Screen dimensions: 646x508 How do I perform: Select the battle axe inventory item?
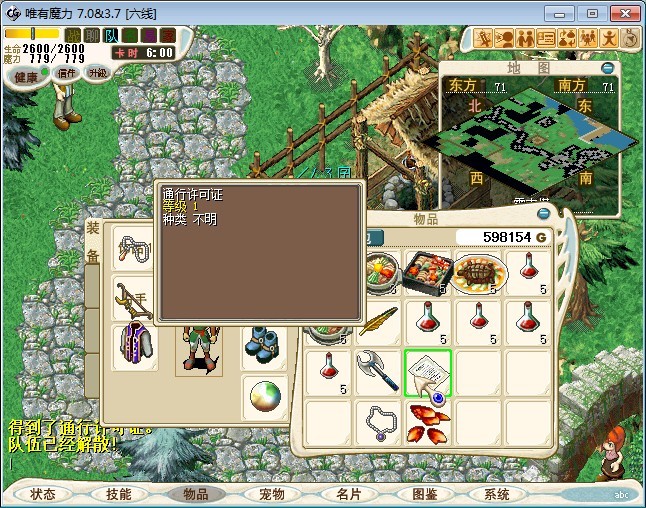click(x=378, y=372)
